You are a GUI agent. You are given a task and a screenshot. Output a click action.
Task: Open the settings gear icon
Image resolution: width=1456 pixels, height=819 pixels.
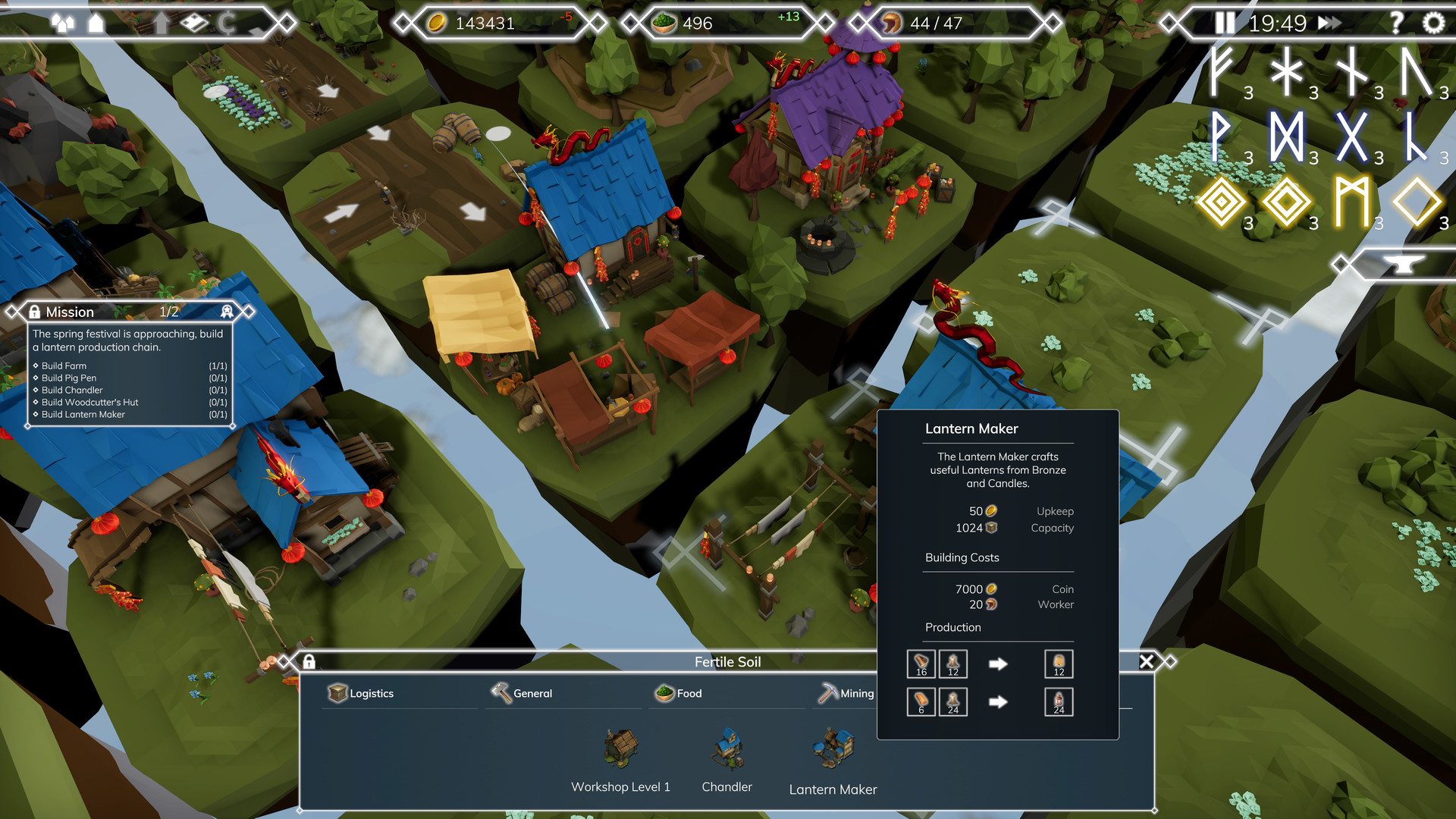tap(1432, 24)
